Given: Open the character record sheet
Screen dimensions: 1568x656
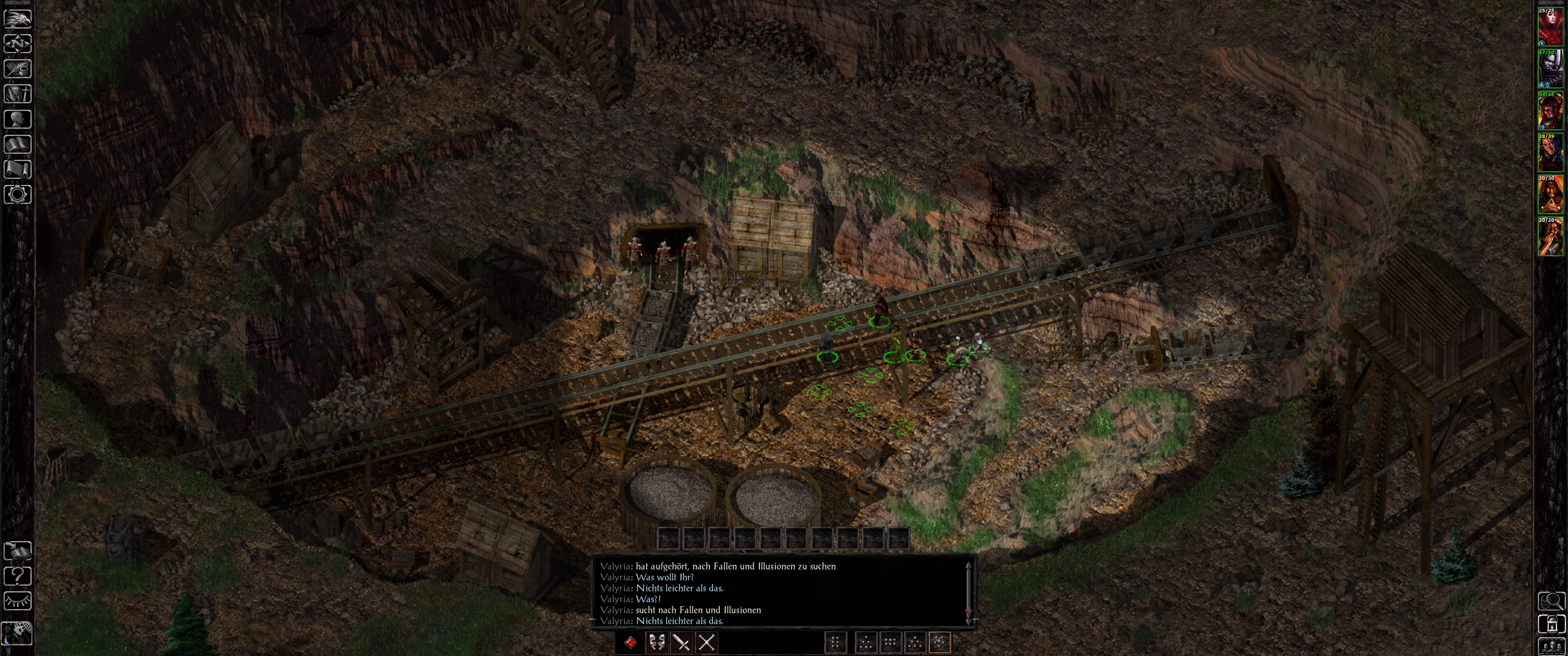Looking at the screenshot, I should [x=18, y=118].
